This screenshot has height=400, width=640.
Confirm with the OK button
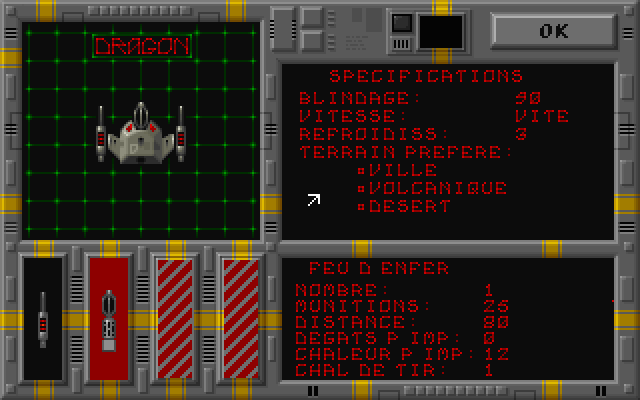coord(553,30)
